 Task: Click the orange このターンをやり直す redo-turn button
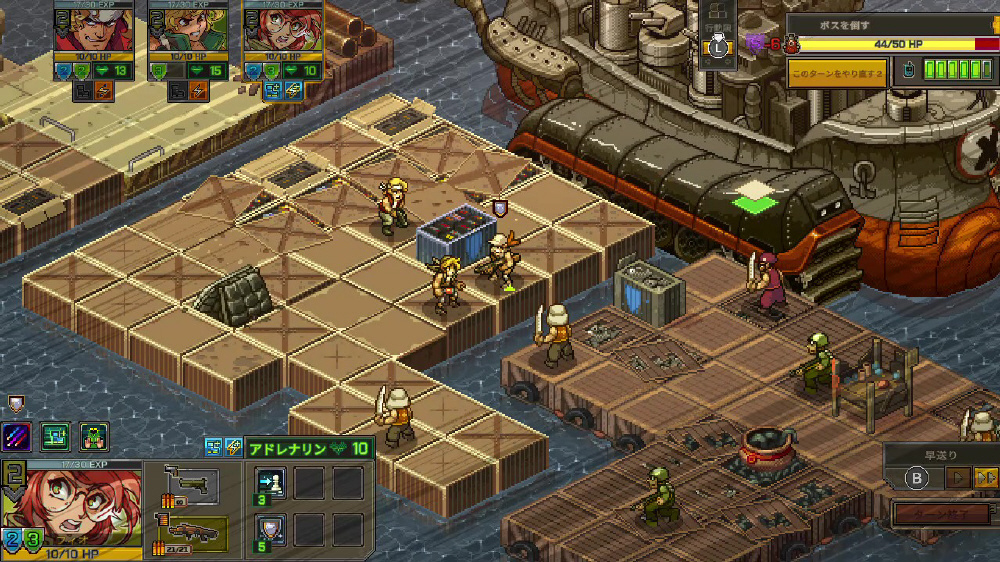pos(836,74)
